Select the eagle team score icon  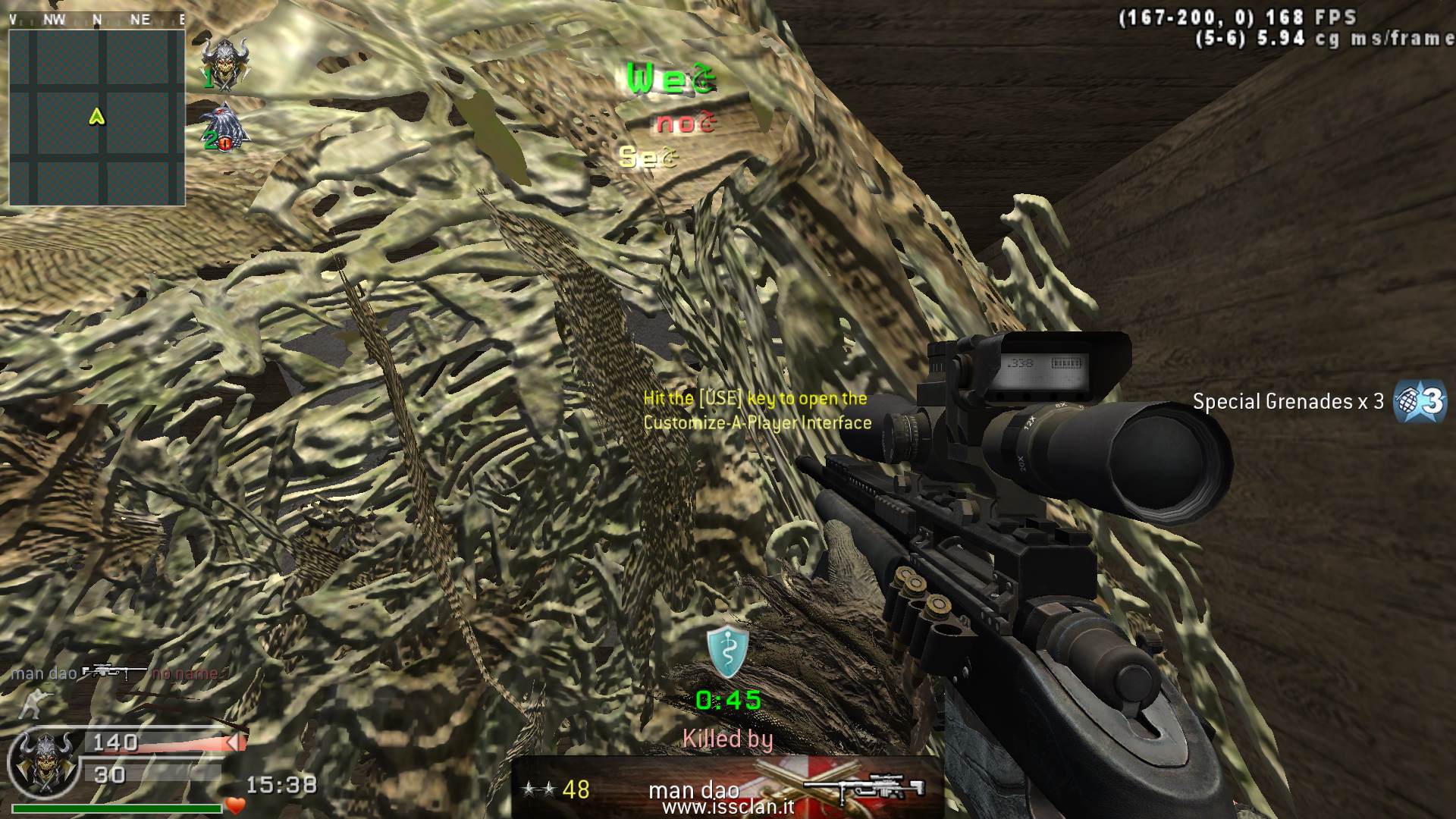[224, 127]
